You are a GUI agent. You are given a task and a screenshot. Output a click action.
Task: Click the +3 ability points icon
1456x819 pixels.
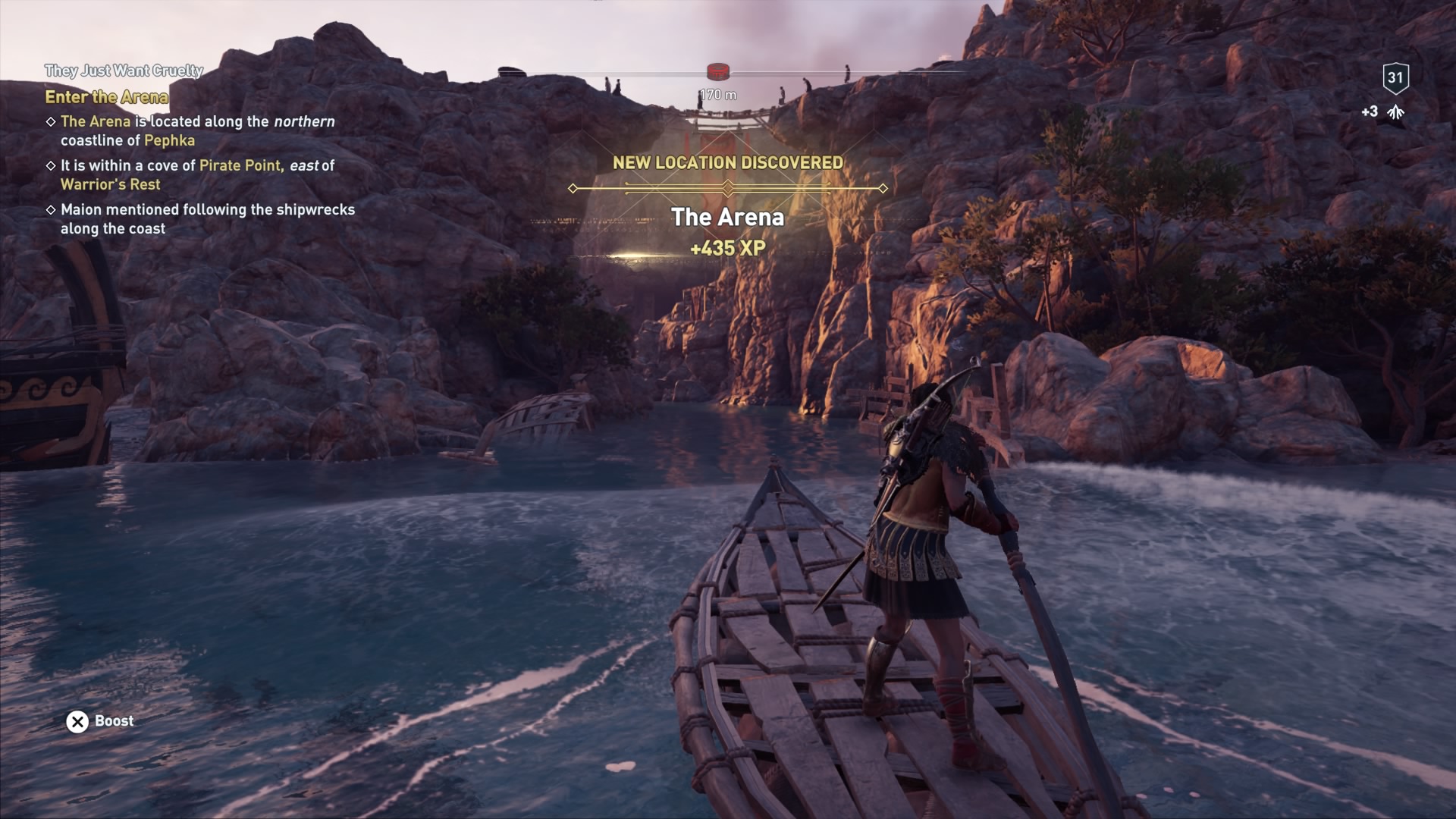[1395, 112]
